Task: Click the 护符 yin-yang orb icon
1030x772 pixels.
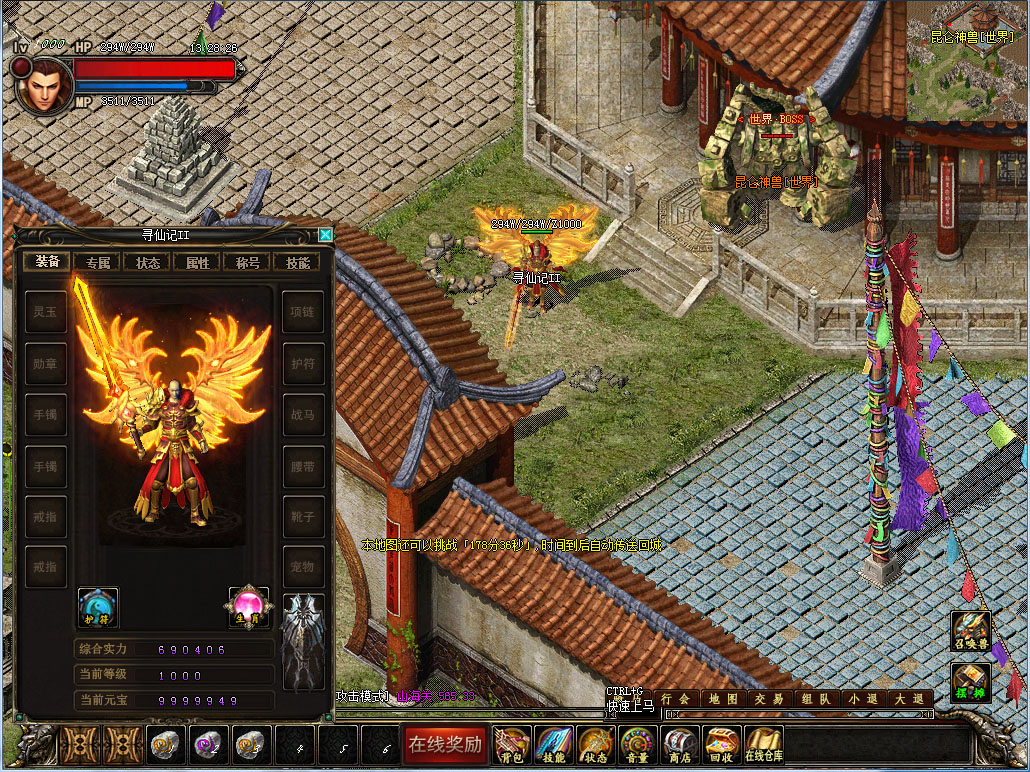Action: pyautogui.click(x=98, y=607)
